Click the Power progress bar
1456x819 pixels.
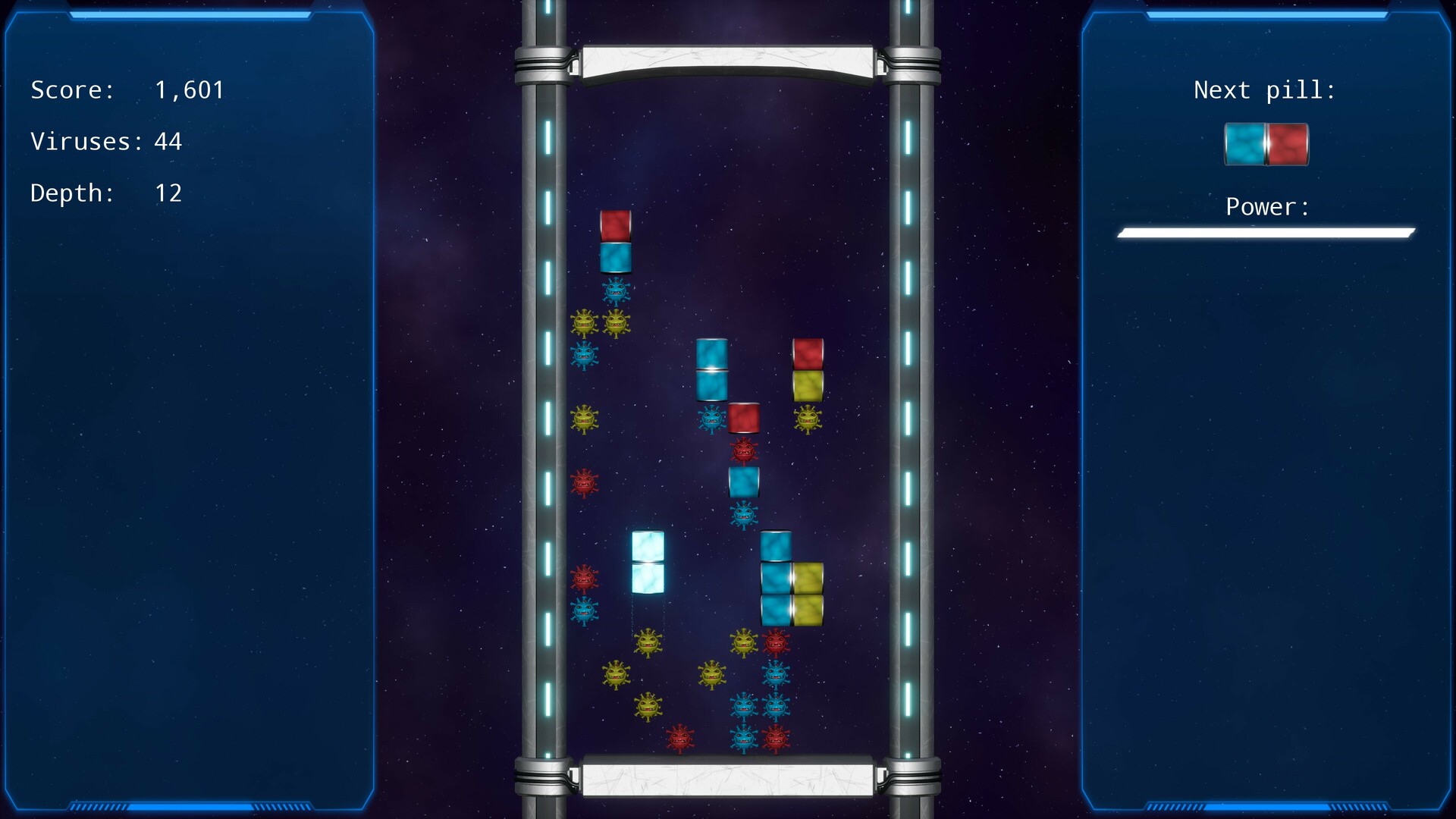tap(1265, 232)
